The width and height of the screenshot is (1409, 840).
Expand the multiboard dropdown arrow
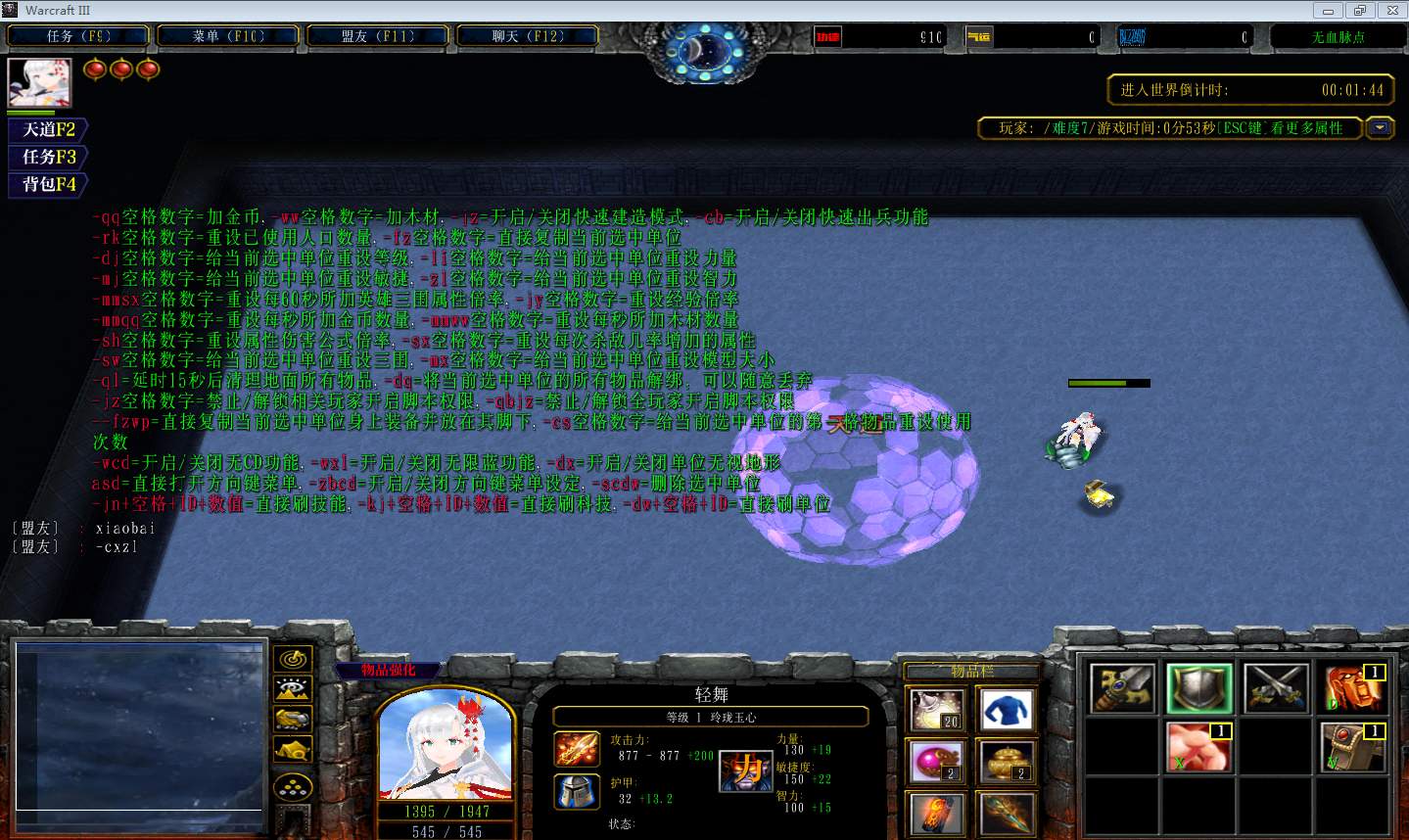pos(1380,128)
